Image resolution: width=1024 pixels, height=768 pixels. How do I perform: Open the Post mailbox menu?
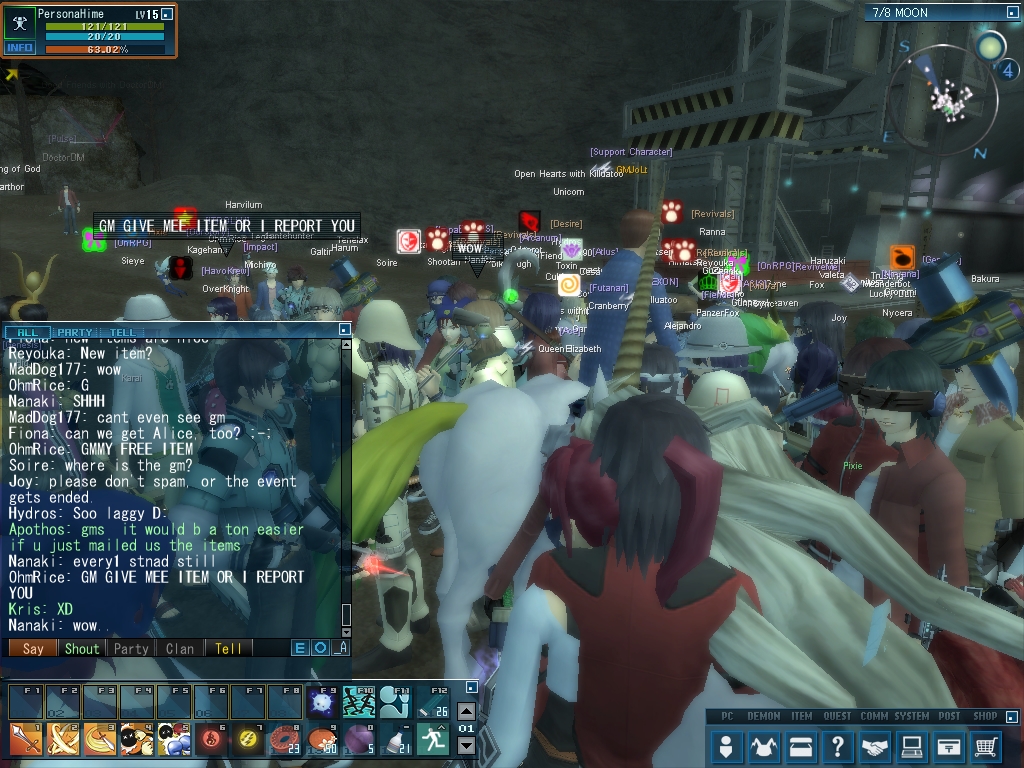(x=948, y=746)
